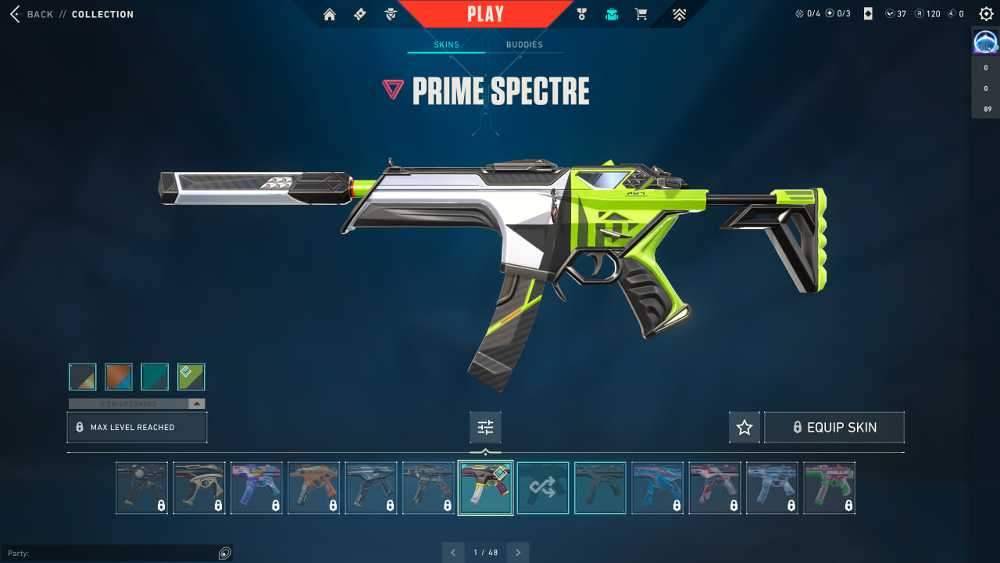This screenshot has height=563, width=1000.
Task: Select the green and white variant swatch
Action: [x=191, y=376]
